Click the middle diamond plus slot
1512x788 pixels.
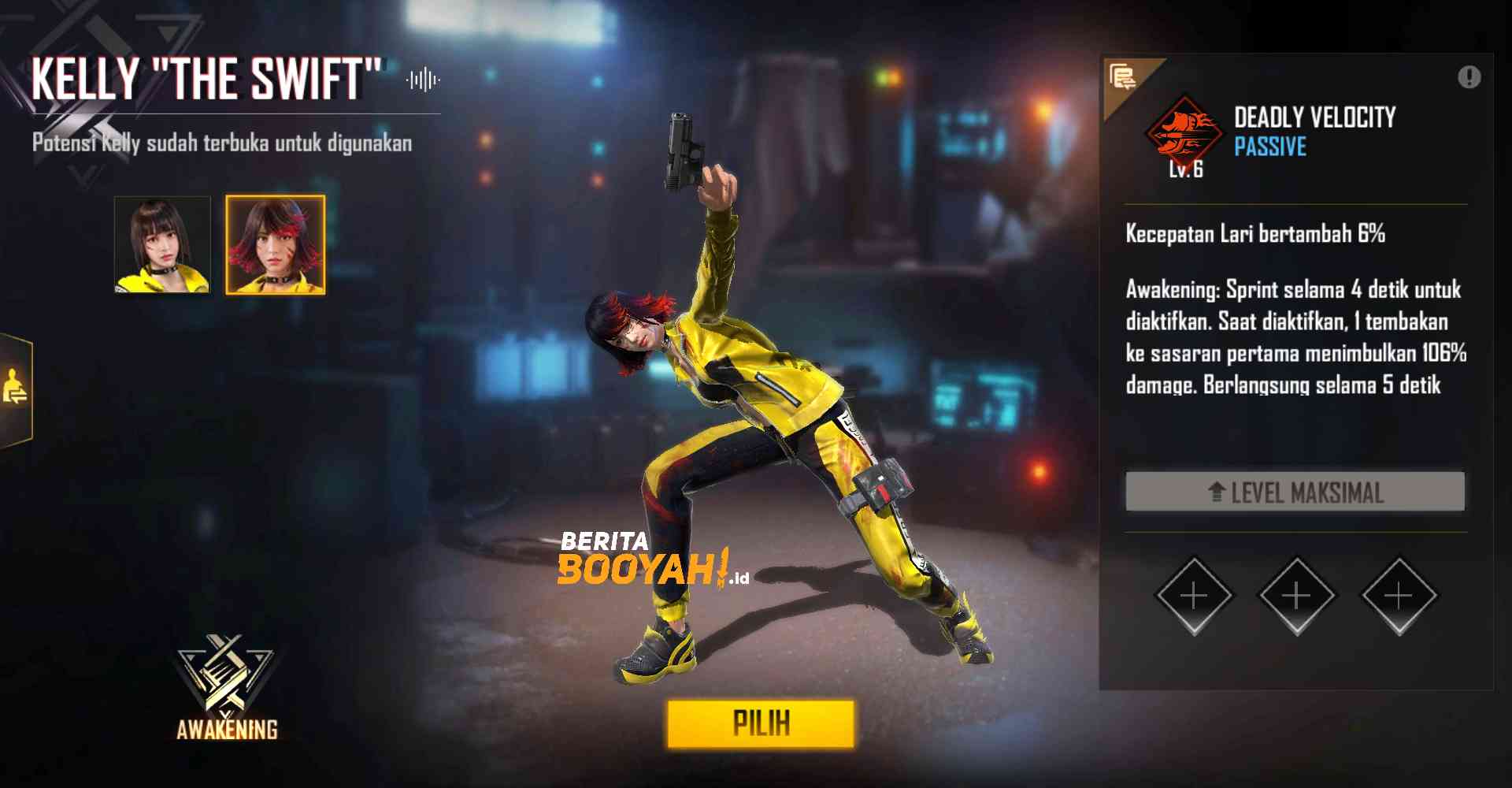pos(1295,597)
